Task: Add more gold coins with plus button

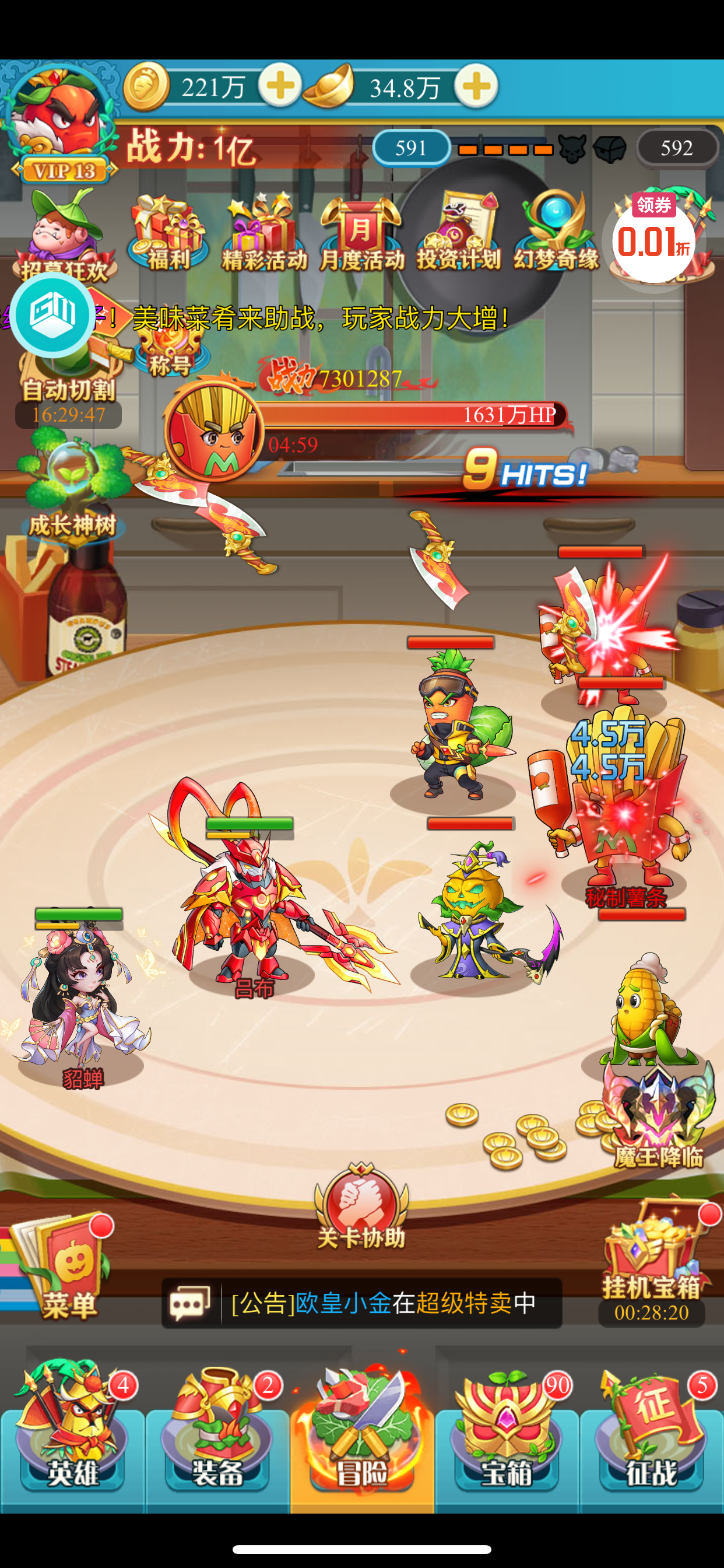Action: click(x=280, y=86)
